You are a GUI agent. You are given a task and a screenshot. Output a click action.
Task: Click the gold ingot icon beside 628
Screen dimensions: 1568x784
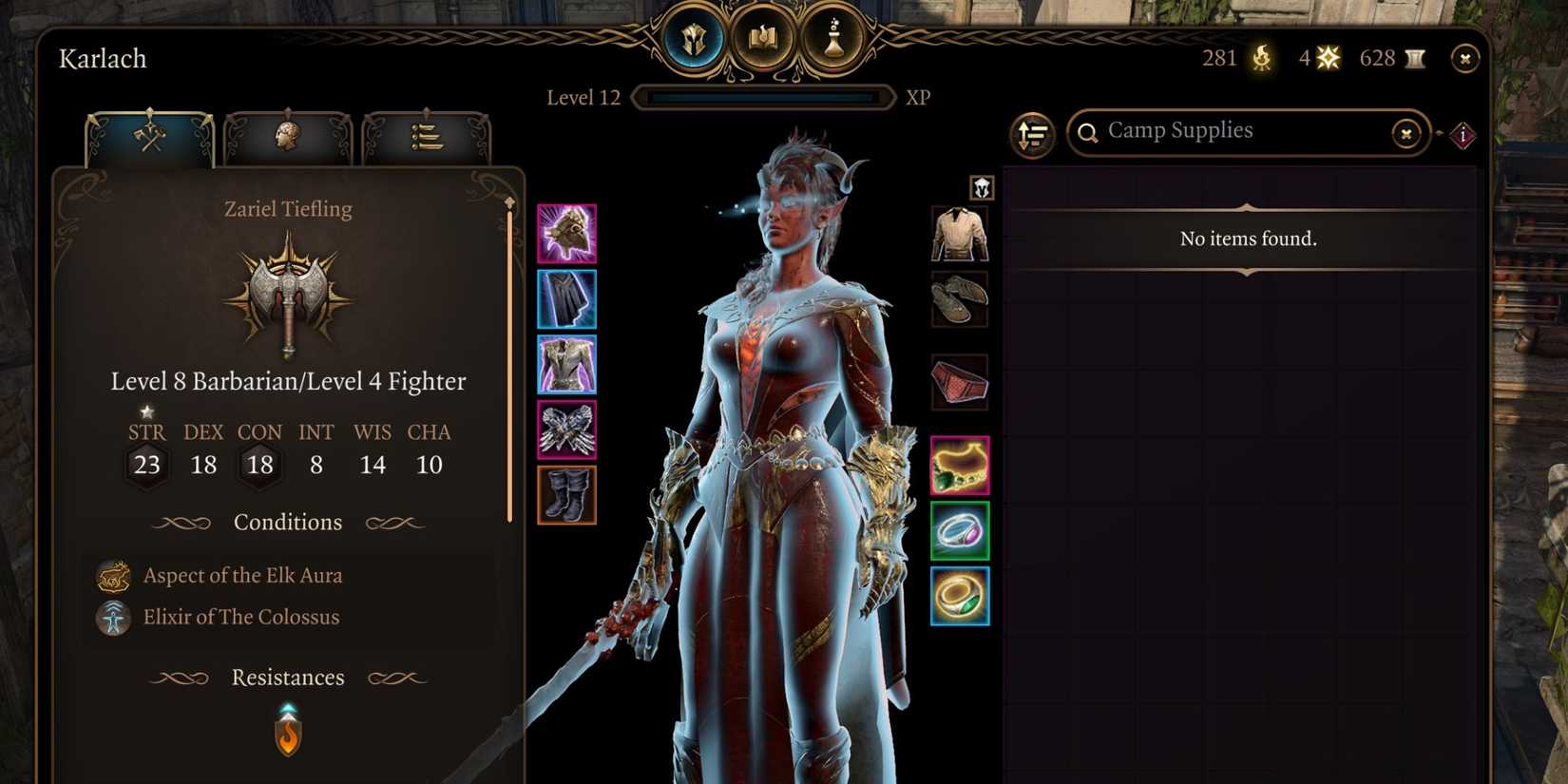1414,58
